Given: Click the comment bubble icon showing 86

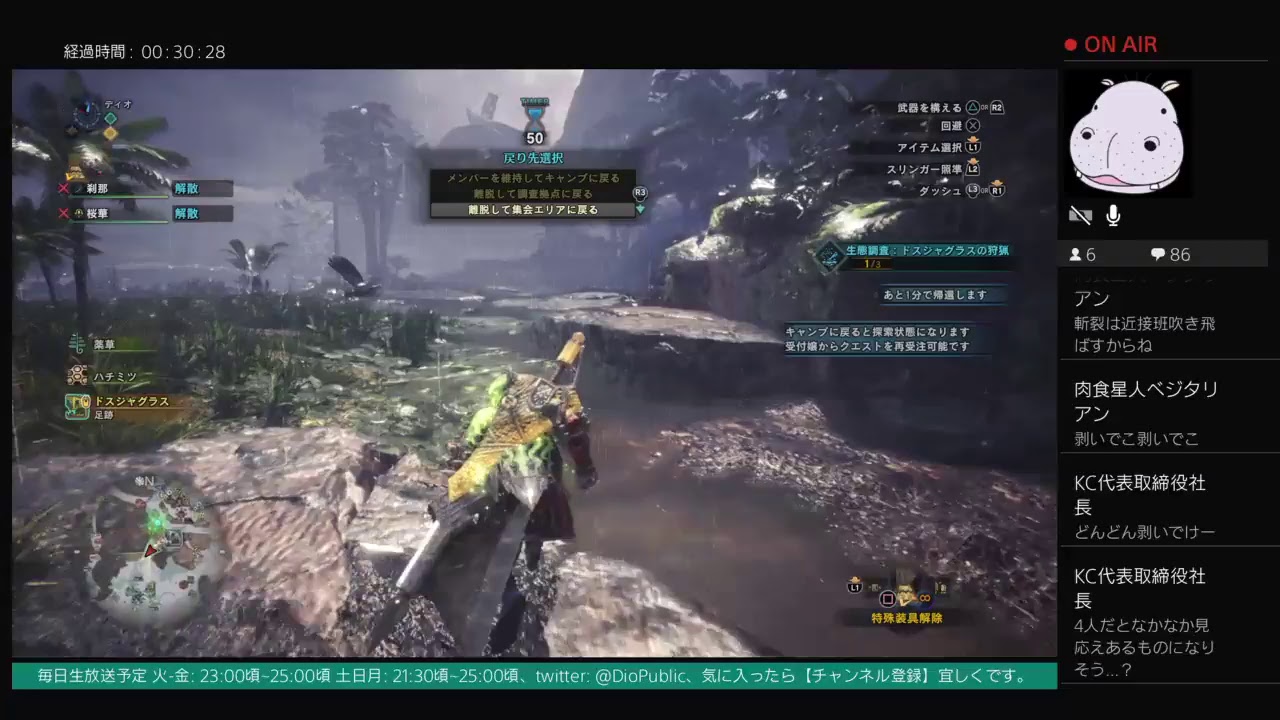Looking at the screenshot, I should coord(1158,254).
